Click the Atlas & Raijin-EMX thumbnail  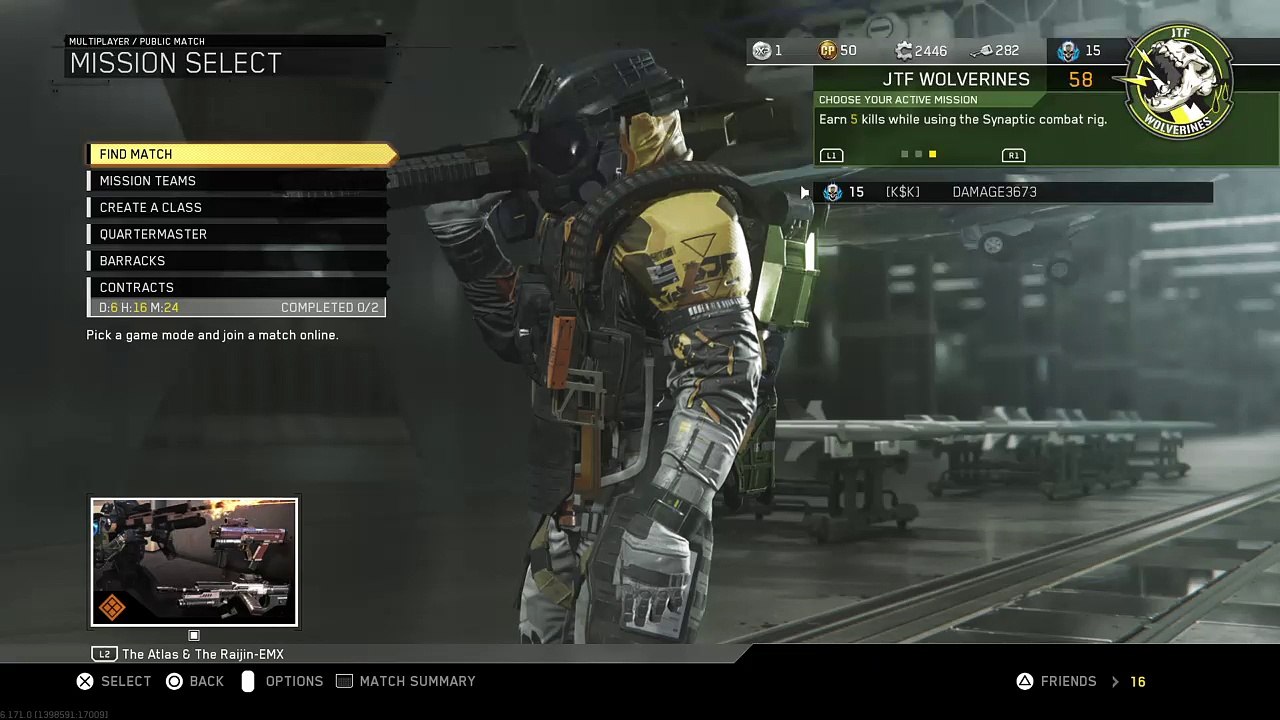click(x=194, y=562)
